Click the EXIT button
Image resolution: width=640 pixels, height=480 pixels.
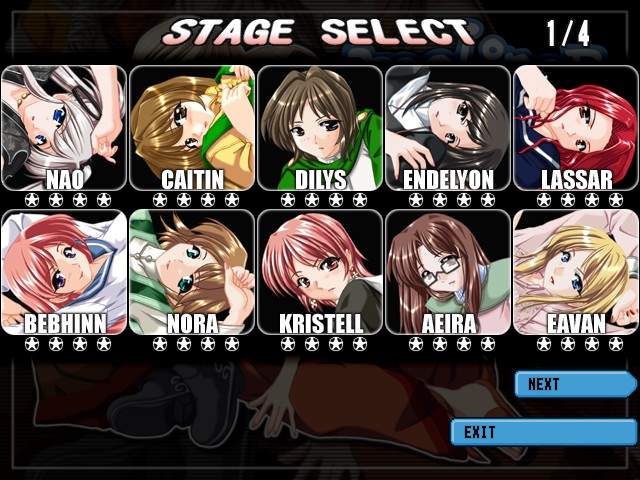tap(542, 432)
